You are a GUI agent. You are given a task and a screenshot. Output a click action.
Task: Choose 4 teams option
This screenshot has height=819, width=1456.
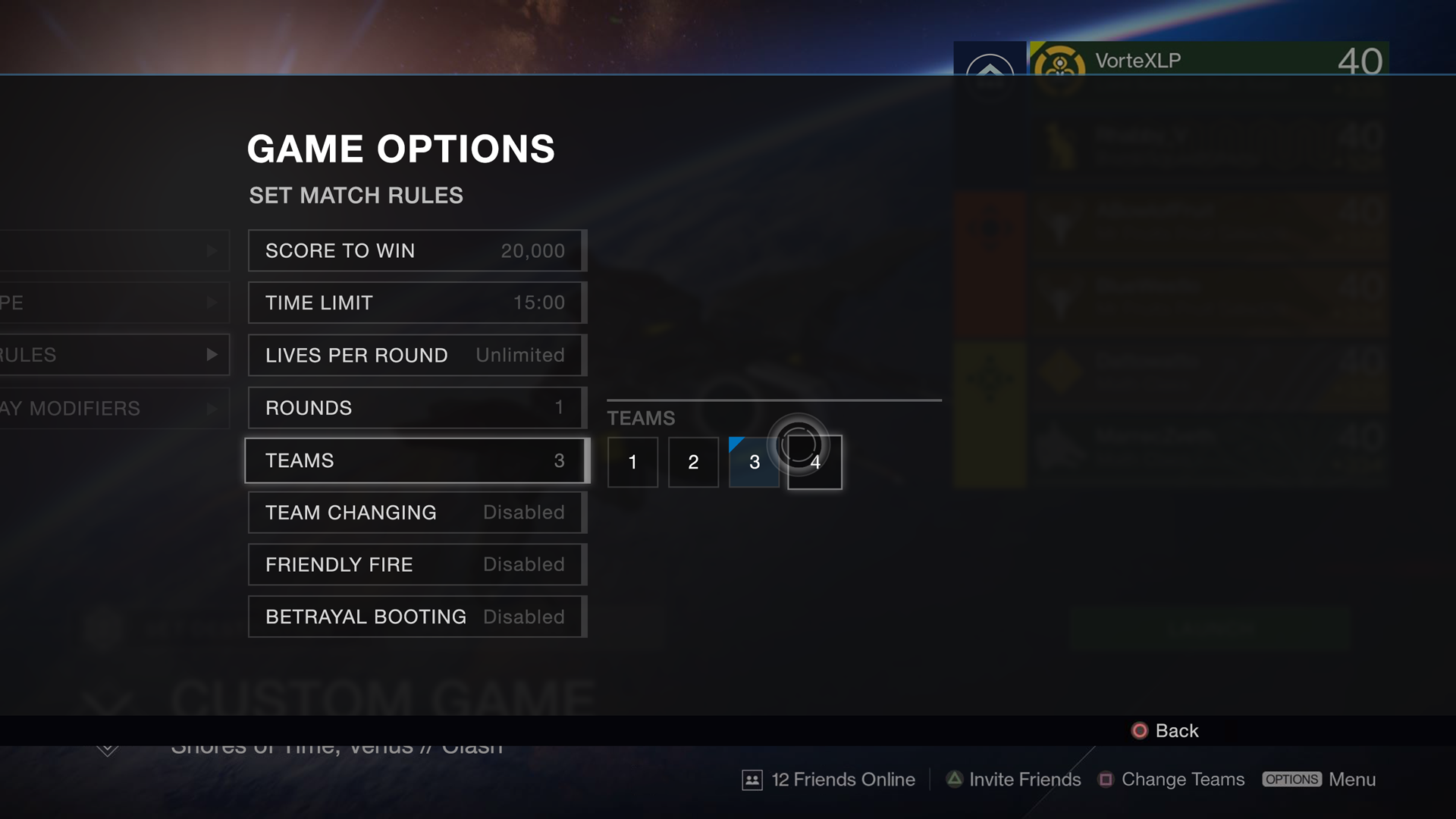coord(815,463)
